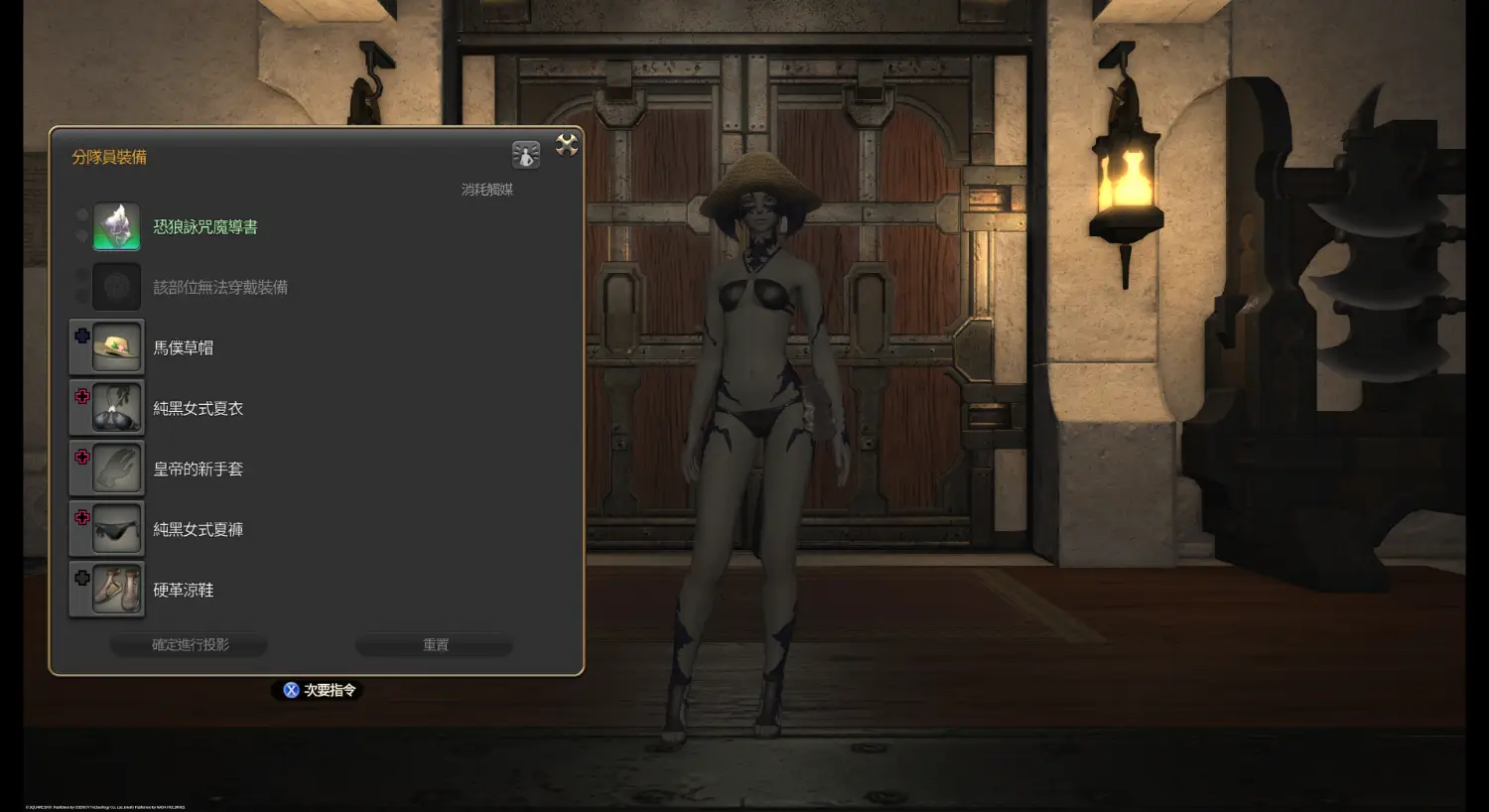
Task: Select the 馬僕草帽 head slot
Action: tap(117, 347)
